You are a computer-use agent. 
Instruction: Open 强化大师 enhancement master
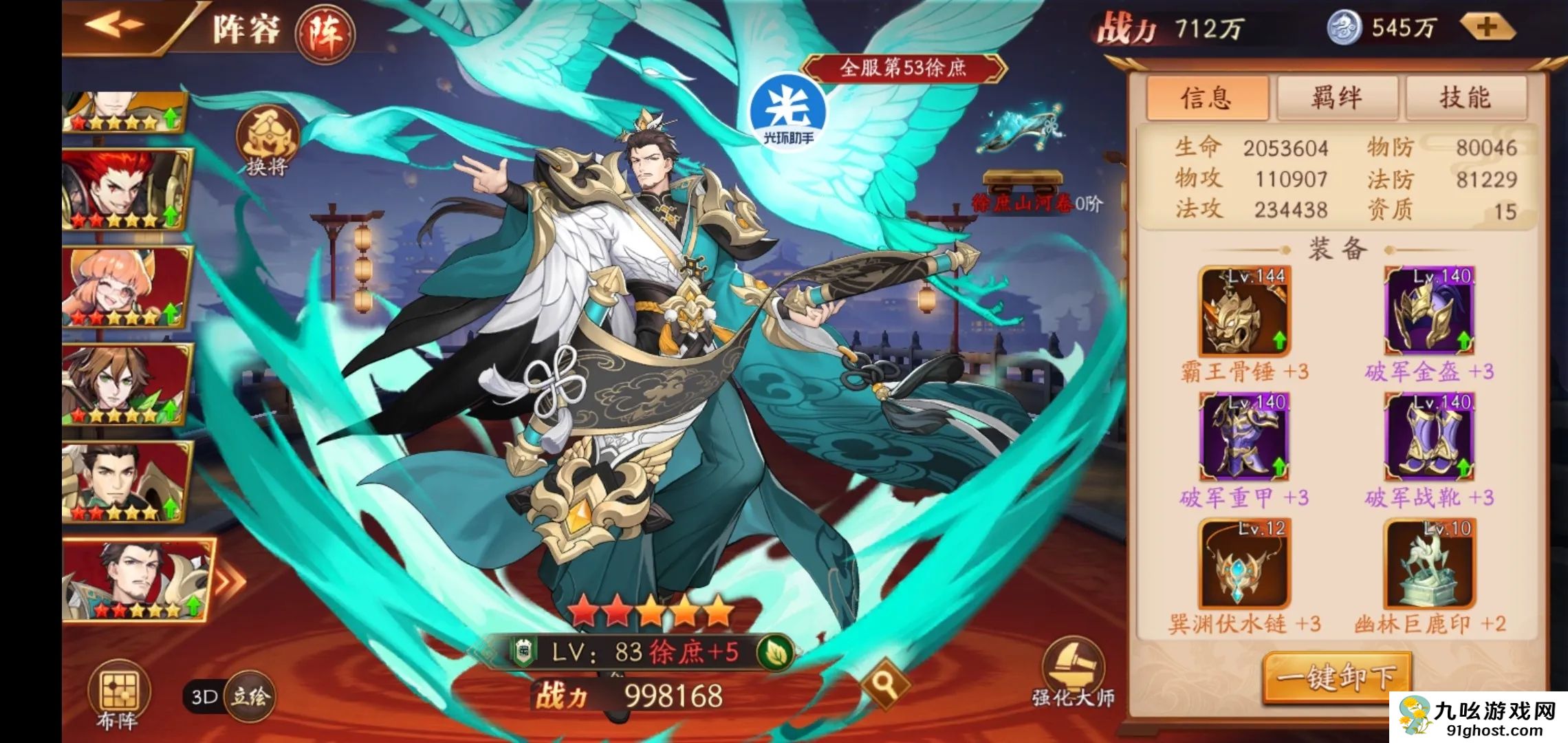[x=1073, y=675]
